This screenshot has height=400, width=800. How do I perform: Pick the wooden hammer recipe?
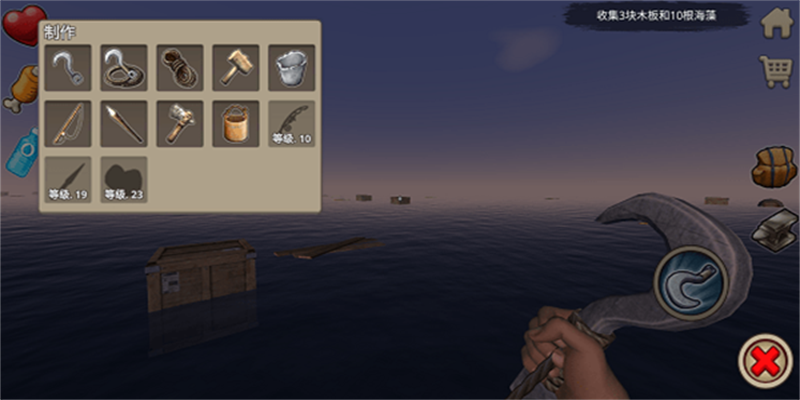[x=236, y=68]
